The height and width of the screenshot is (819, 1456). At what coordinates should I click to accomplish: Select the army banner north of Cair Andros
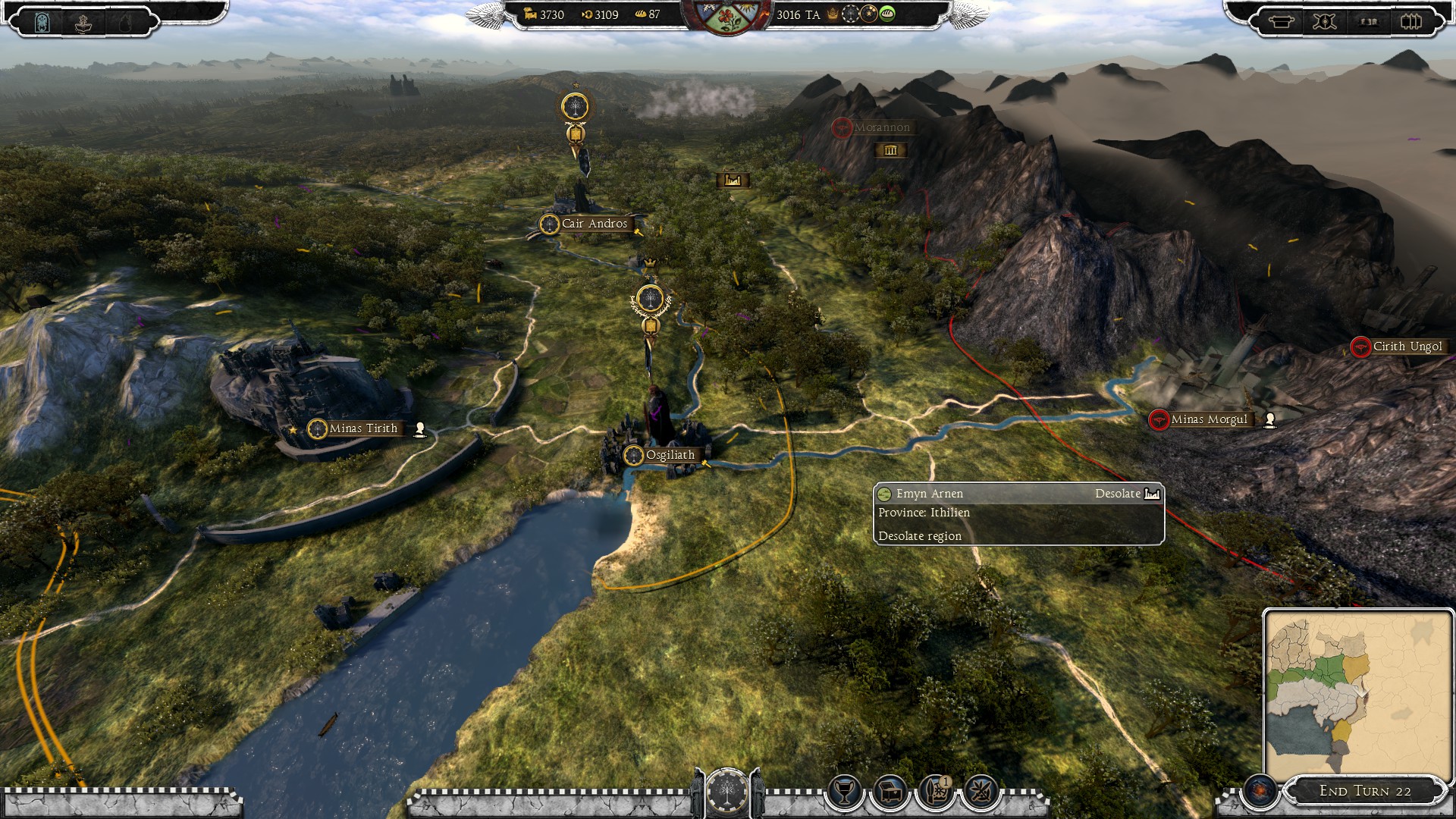576,107
